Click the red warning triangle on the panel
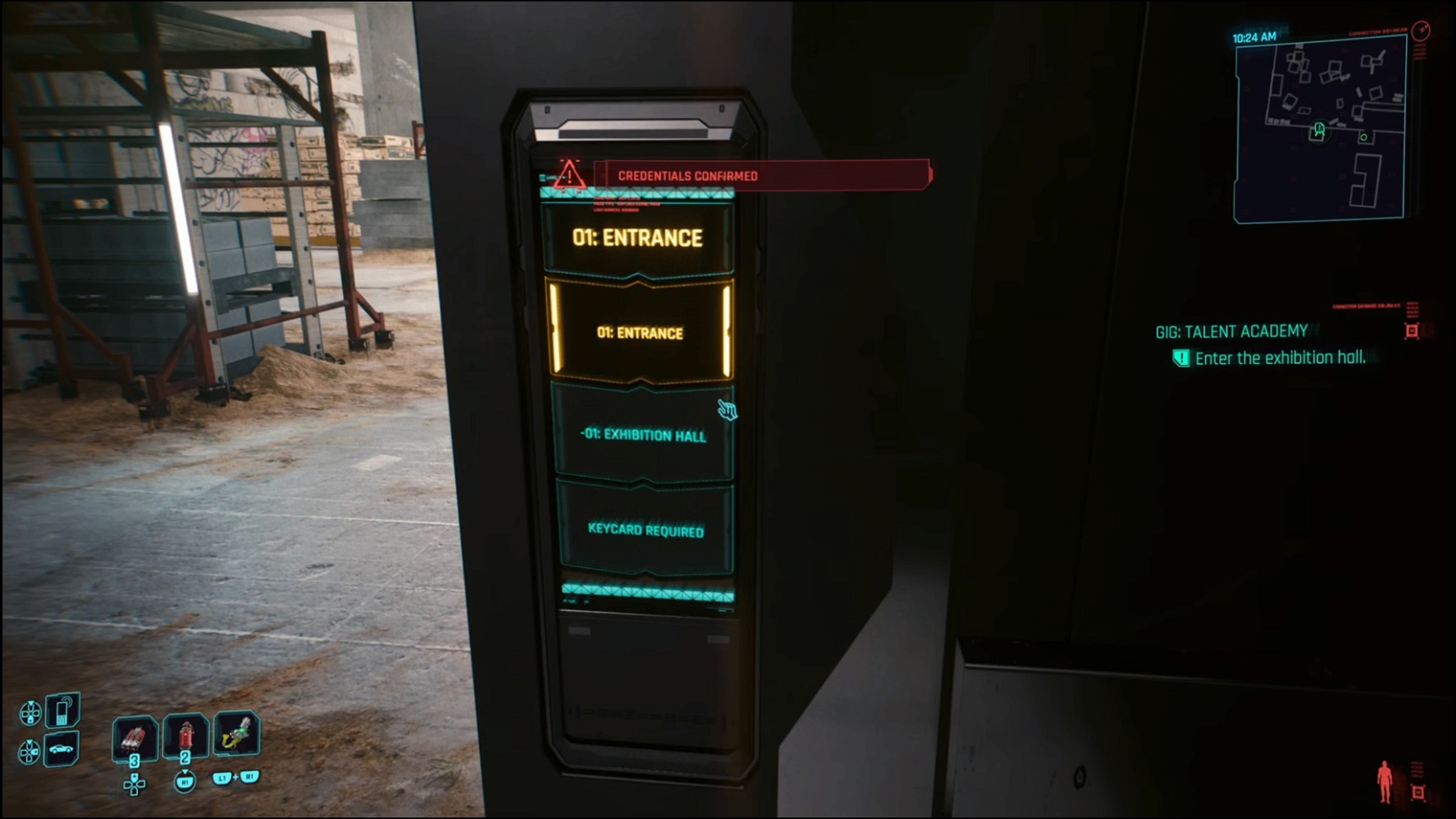Image resolution: width=1456 pixels, height=819 pixels. [x=570, y=176]
